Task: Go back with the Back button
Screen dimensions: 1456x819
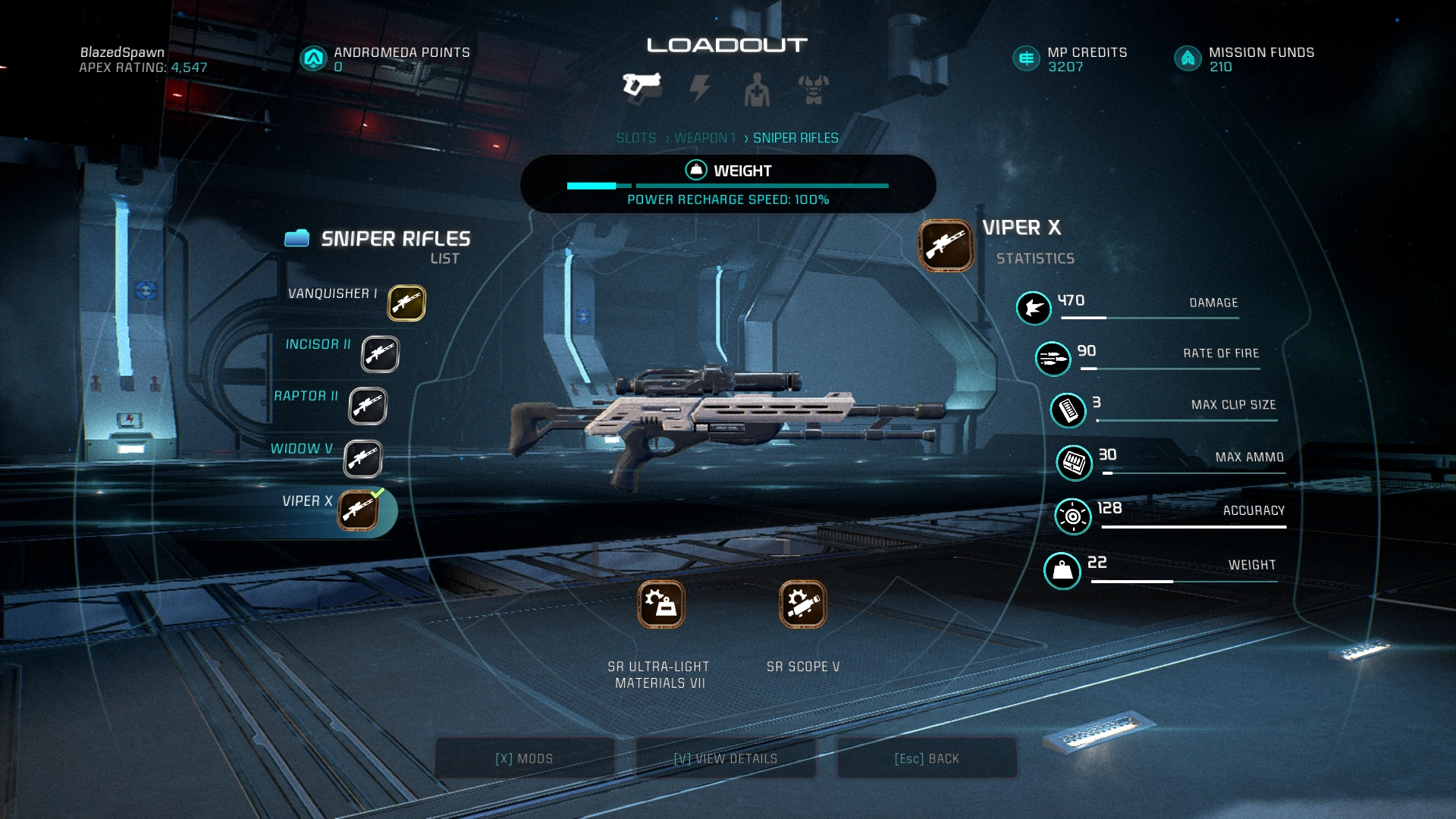Action: coord(927,758)
